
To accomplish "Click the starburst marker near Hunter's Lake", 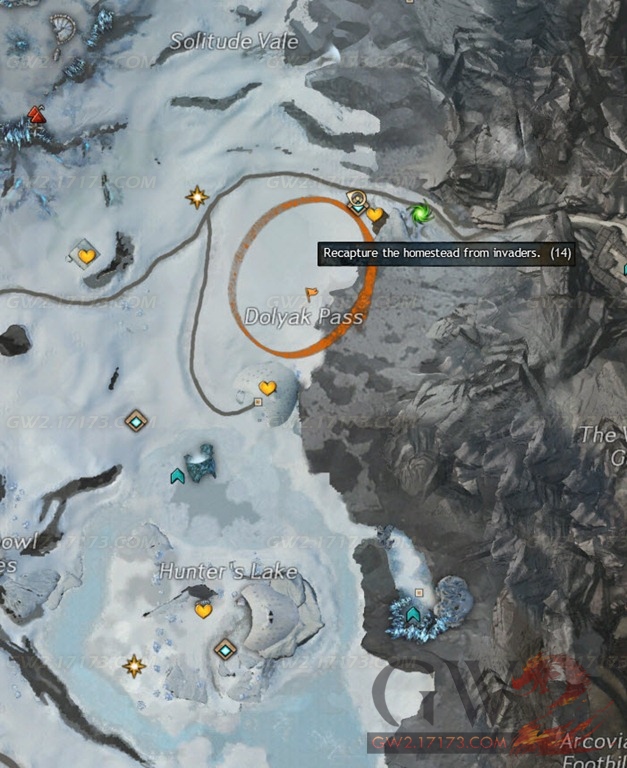I will pos(133,665).
